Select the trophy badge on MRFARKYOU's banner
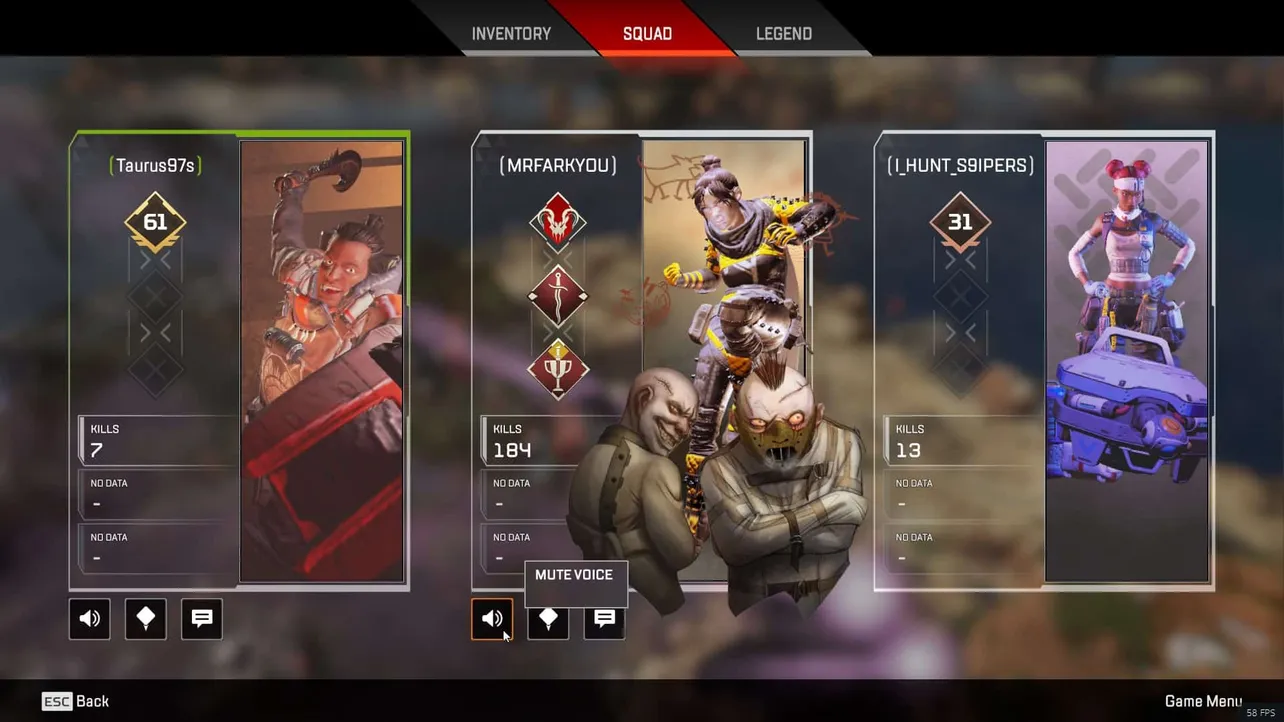1284x722 pixels. point(557,369)
